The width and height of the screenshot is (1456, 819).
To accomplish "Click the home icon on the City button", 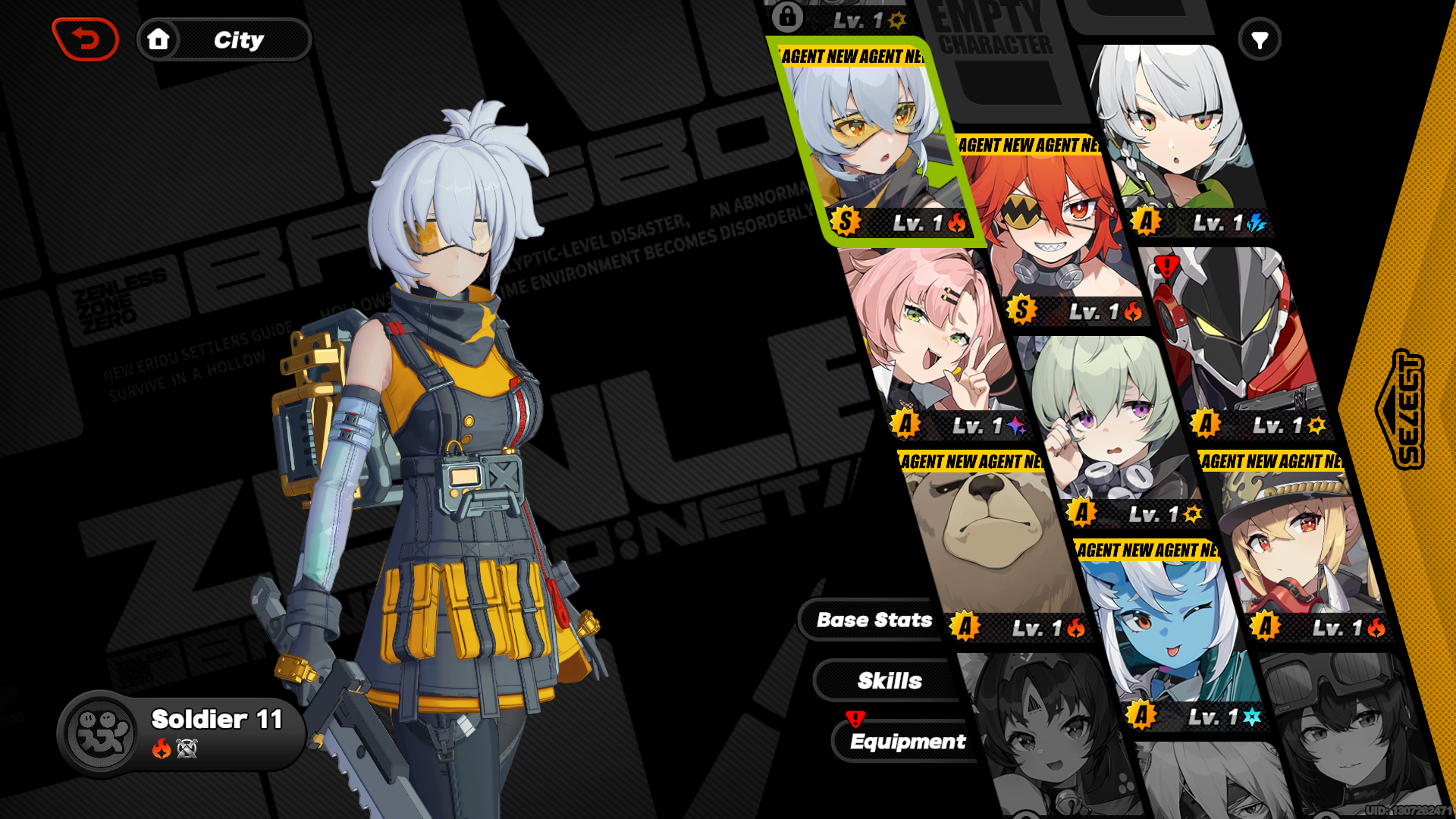I will pyautogui.click(x=159, y=40).
